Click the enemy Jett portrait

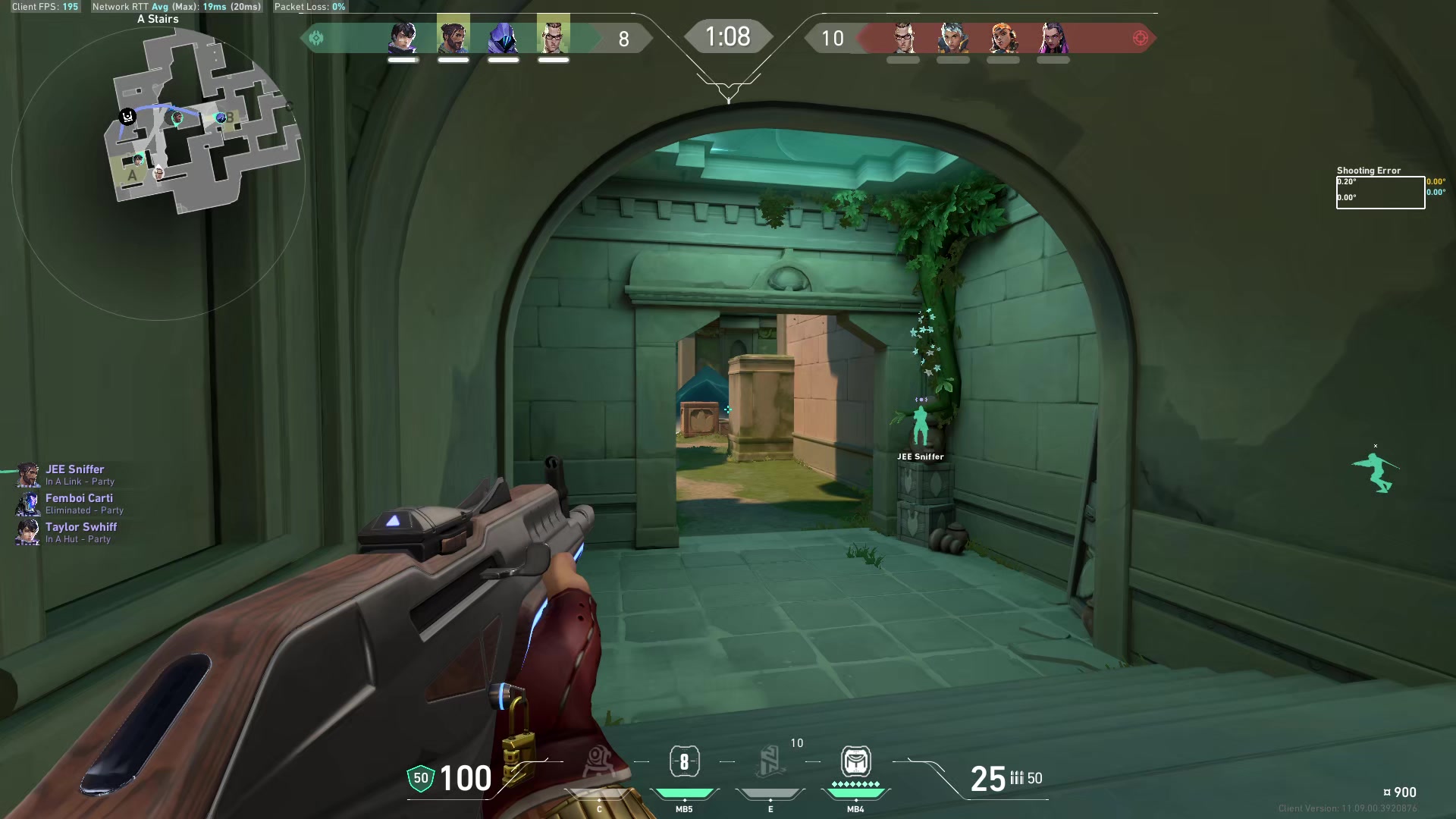(x=953, y=38)
